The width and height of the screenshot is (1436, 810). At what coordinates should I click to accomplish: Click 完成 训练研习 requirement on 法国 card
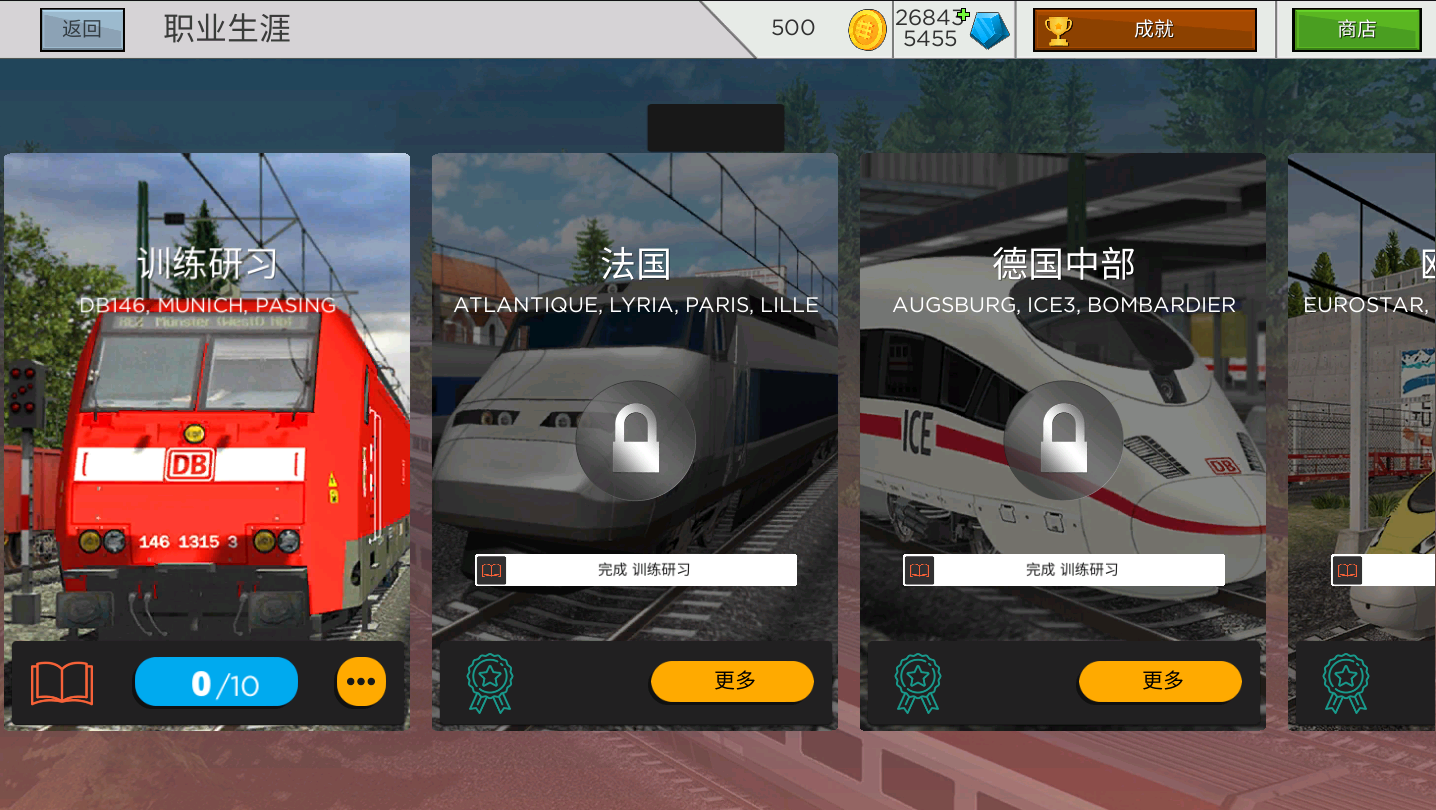[x=636, y=570]
